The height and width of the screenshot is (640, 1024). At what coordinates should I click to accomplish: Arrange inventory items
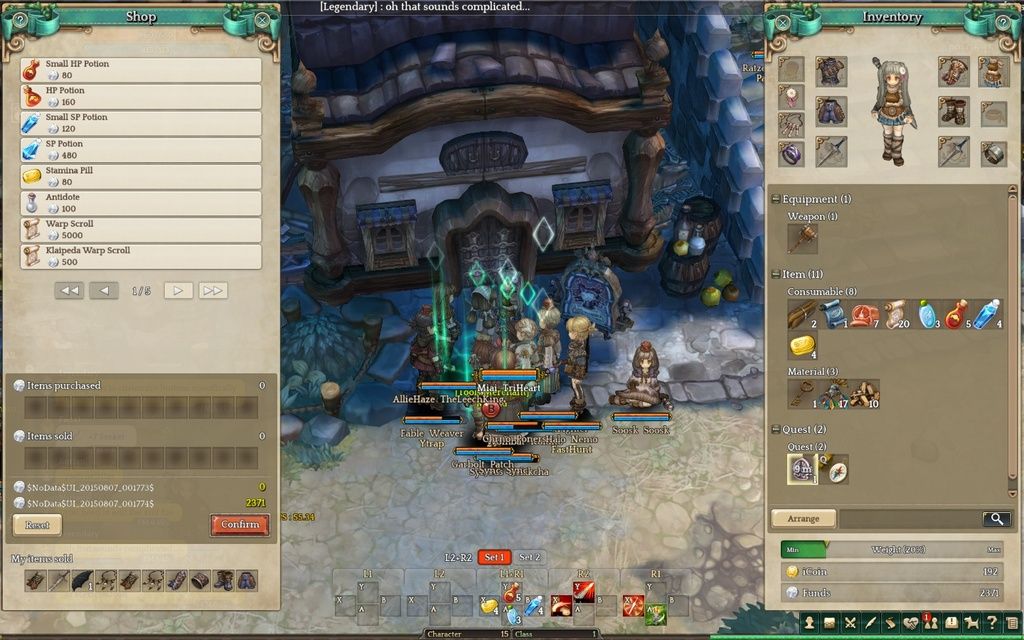coord(803,519)
